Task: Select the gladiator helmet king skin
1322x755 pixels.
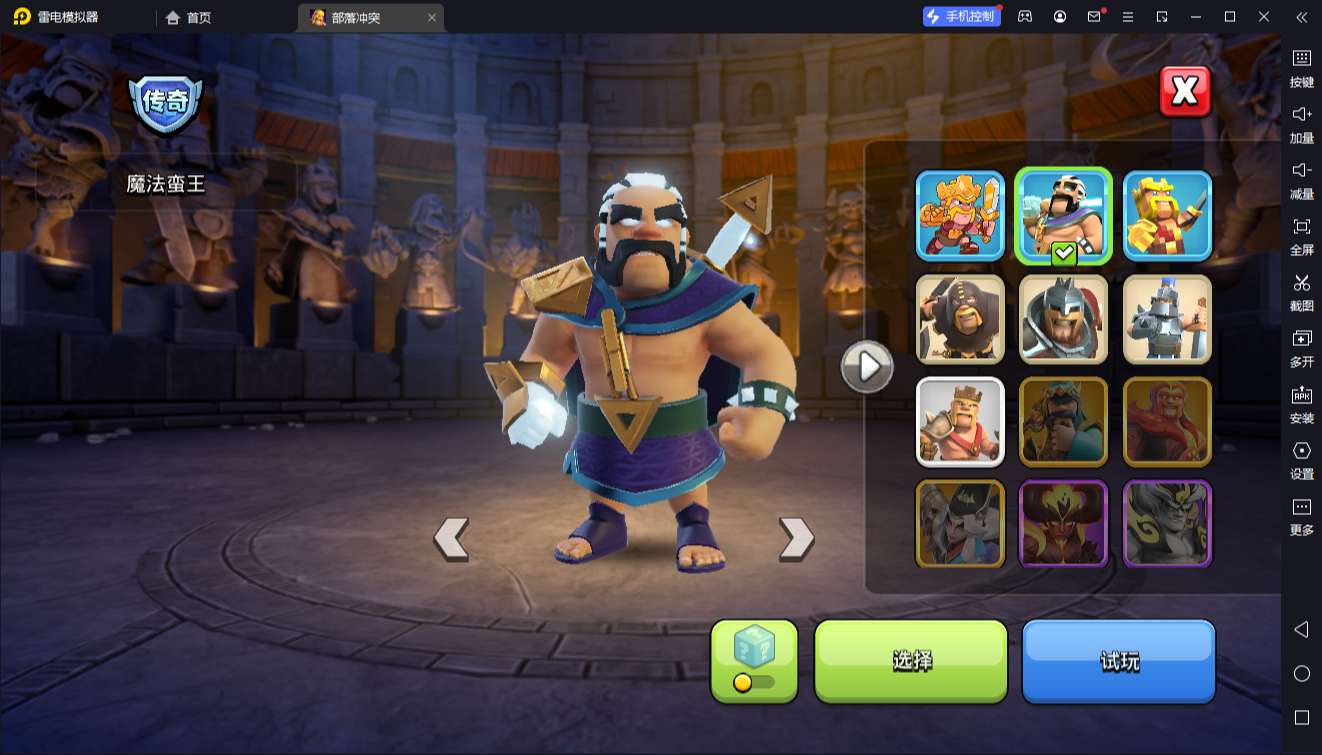Action: [1064, 319]
